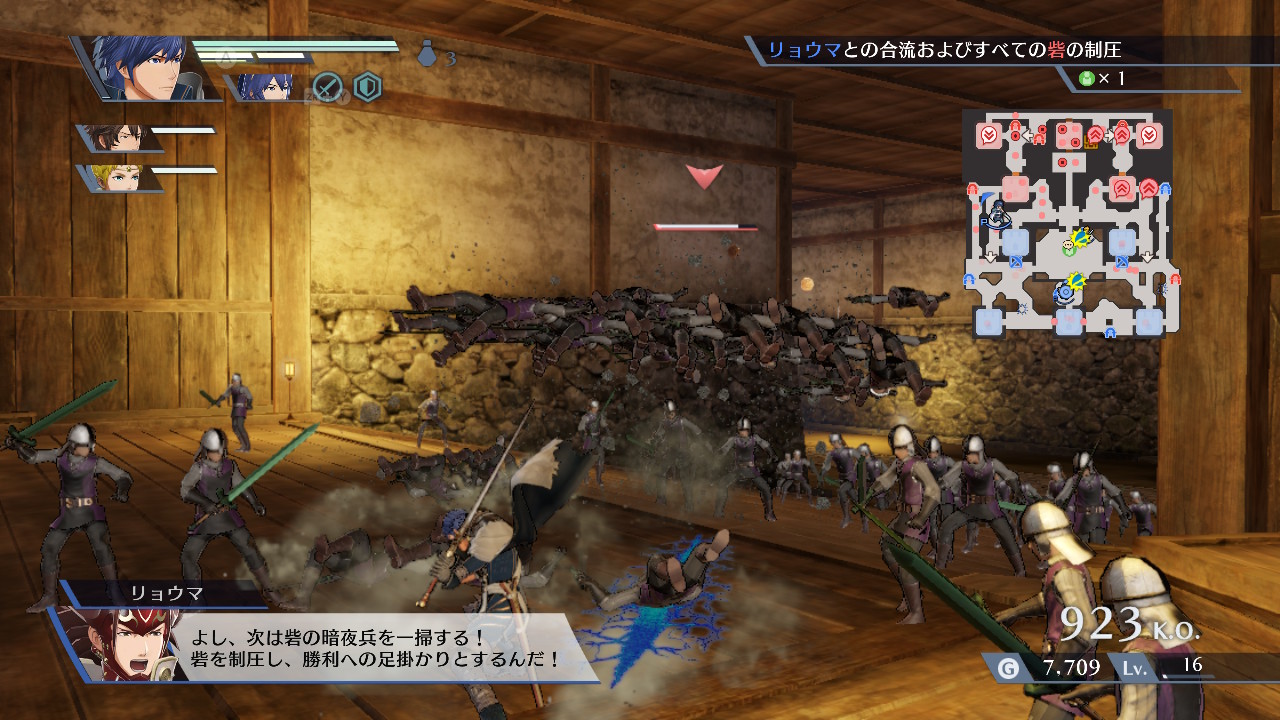The width and height of the screenshot is (1280, 720).
Task: Click the crossed-out sword status icon
Action: (328, 88)
